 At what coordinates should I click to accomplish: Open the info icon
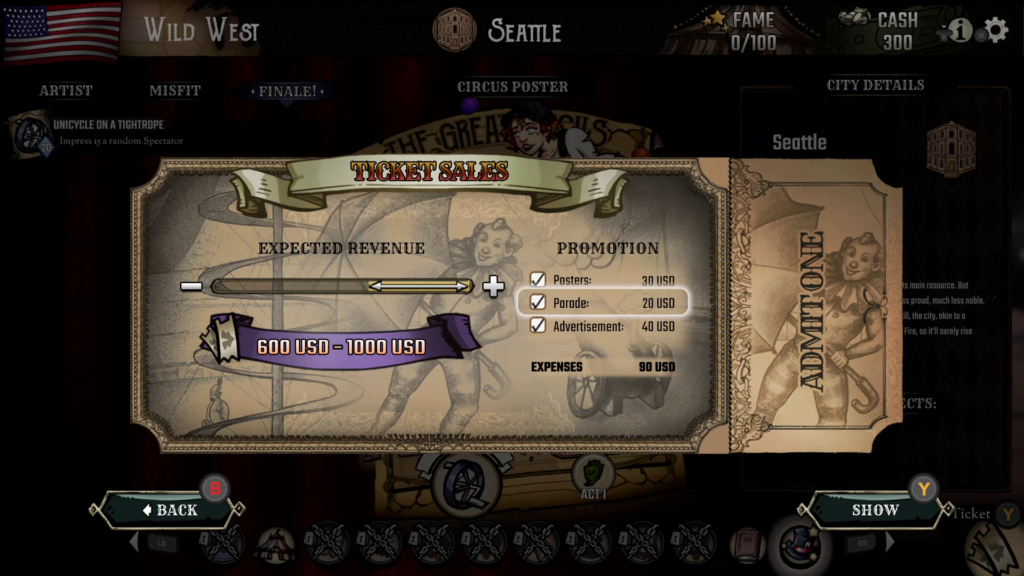click(961, 30)
